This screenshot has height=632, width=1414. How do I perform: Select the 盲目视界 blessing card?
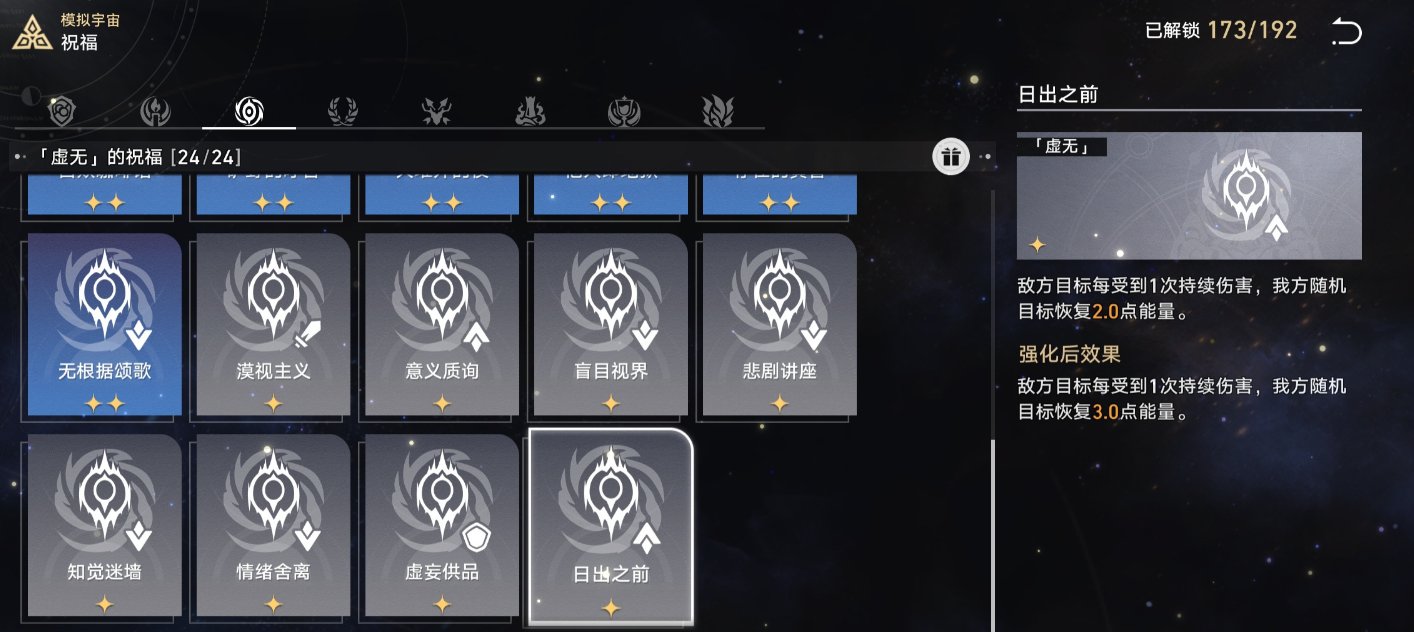tap(610, 325)
